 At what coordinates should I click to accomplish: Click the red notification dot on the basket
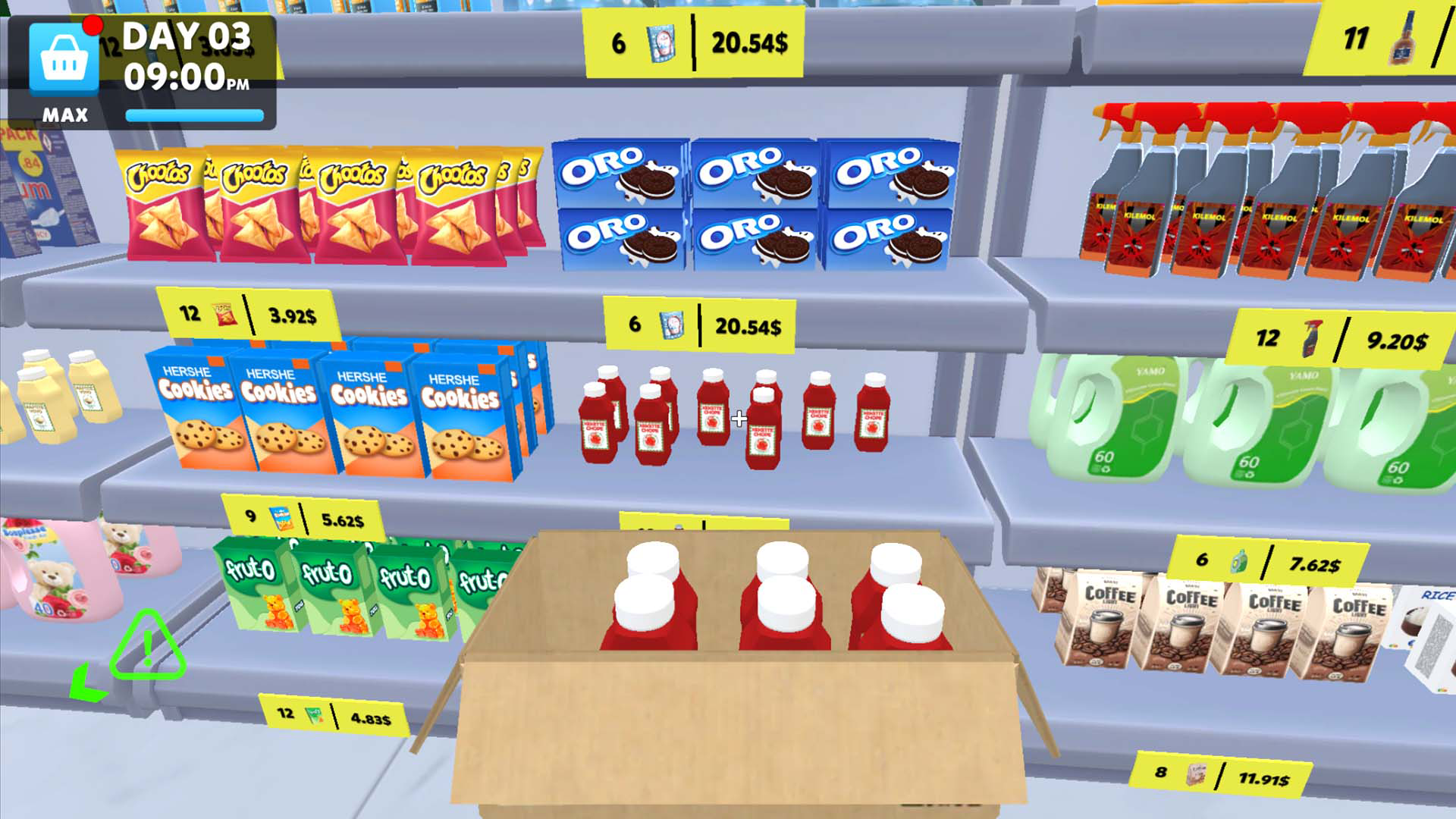point(93,24)
